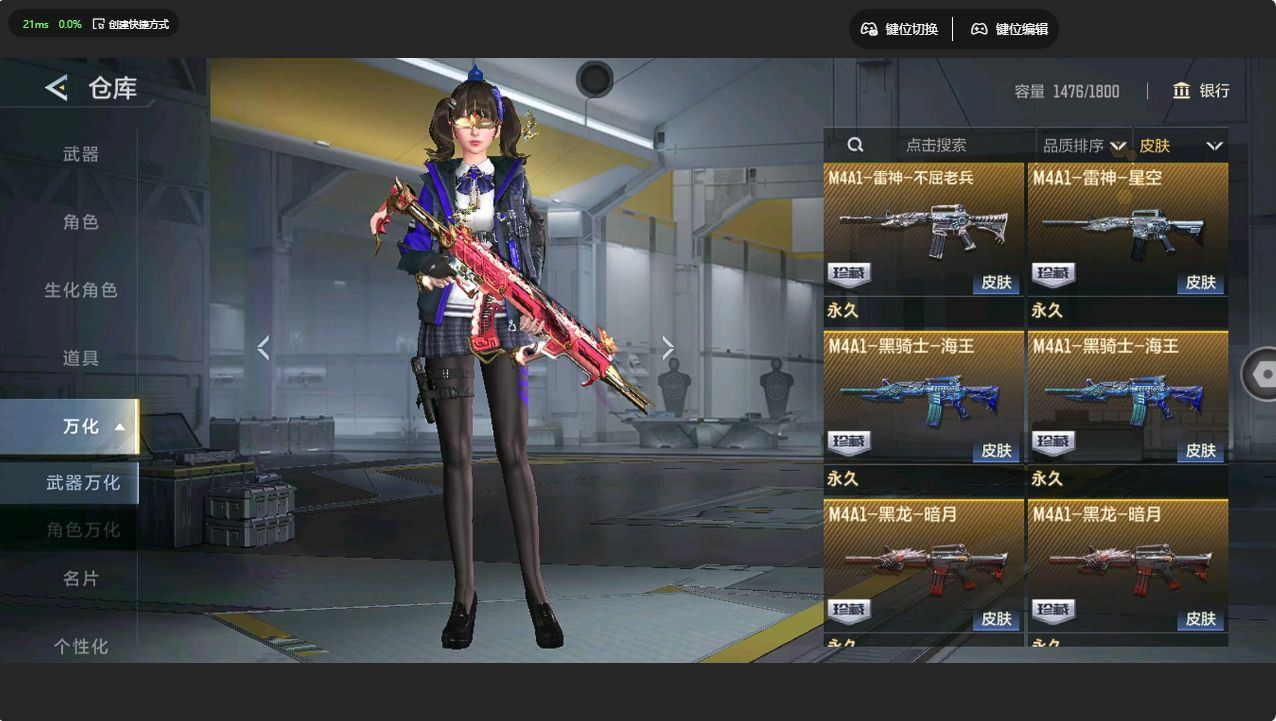Choose the 武器万化 subcategory
The width and height of the screenshot is (1276, 721).
pyautogui.click(x=83, y=483)
